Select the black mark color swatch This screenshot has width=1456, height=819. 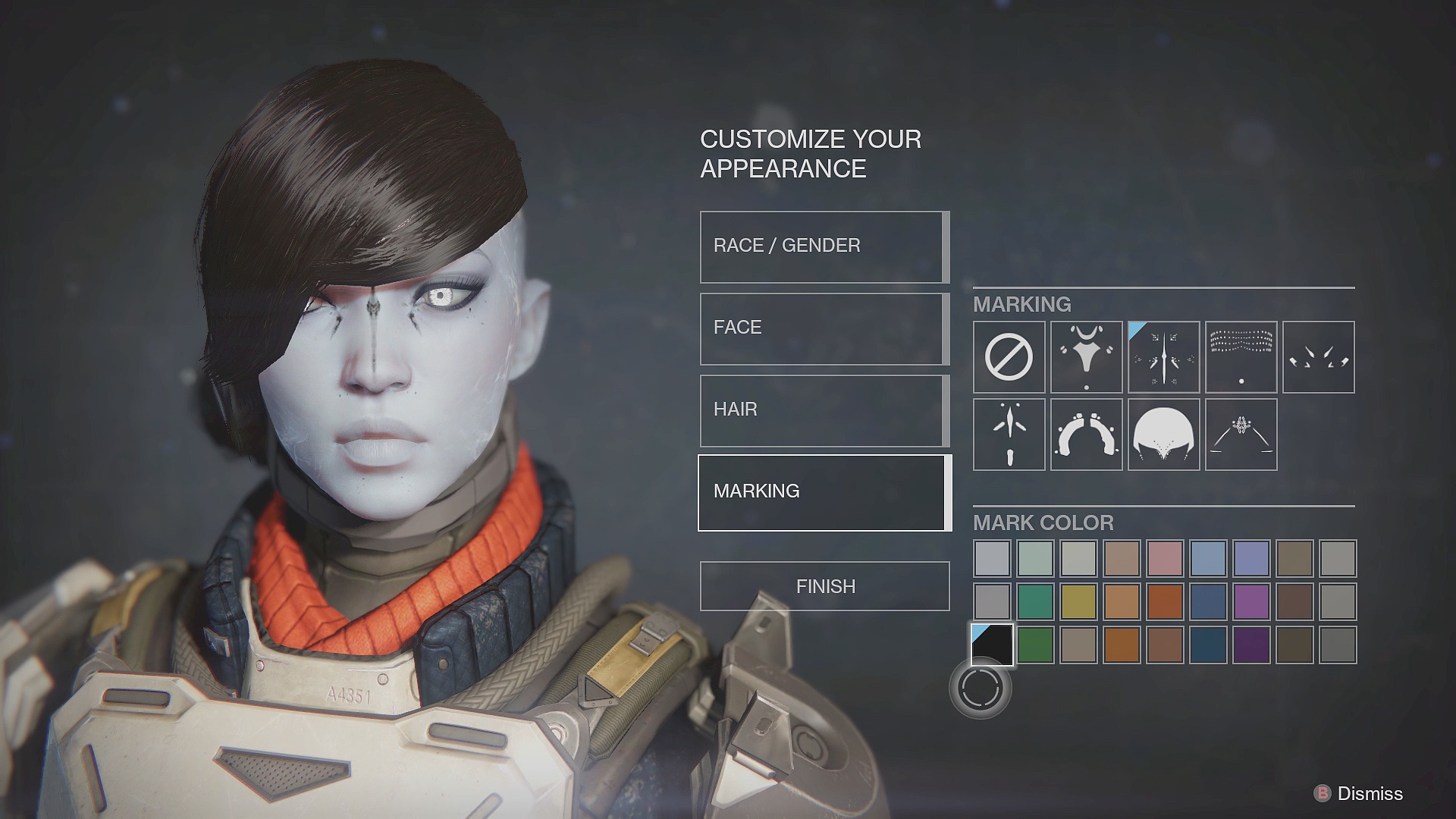[x=992, y=647]
